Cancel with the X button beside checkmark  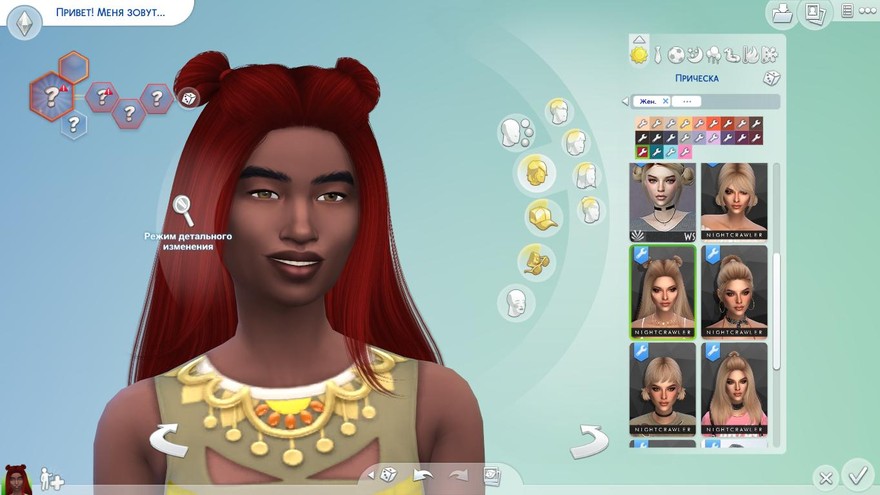(824, 477)
